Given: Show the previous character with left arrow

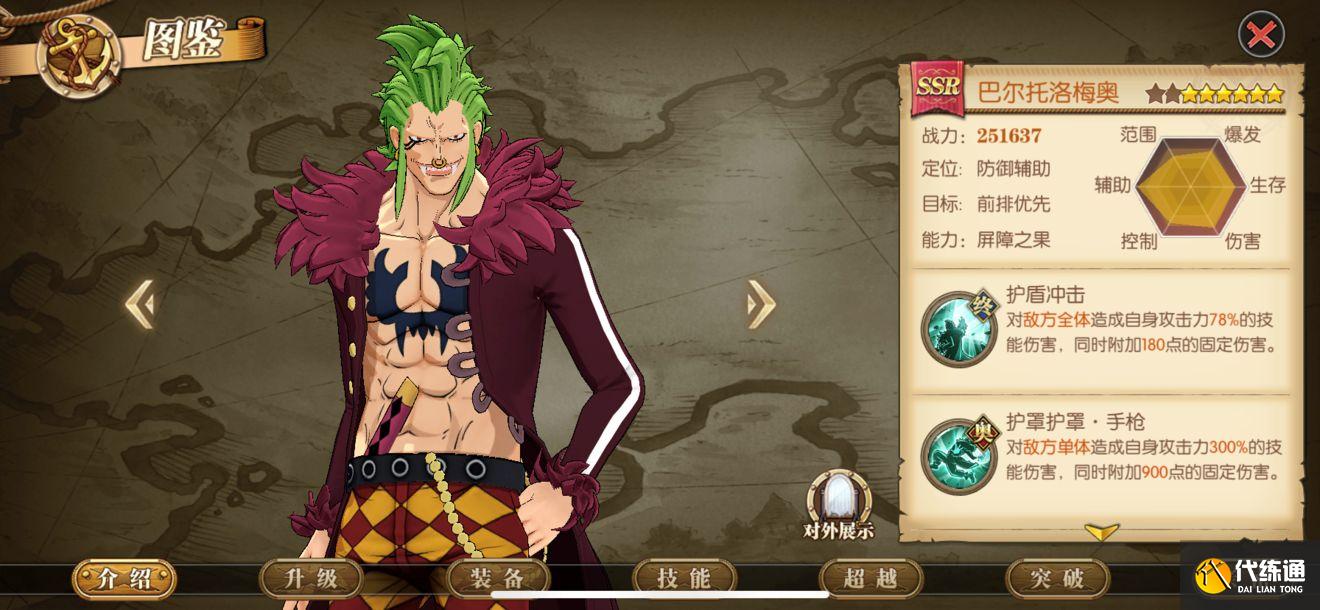Looking at the screenshot, I should pos(140,304).
